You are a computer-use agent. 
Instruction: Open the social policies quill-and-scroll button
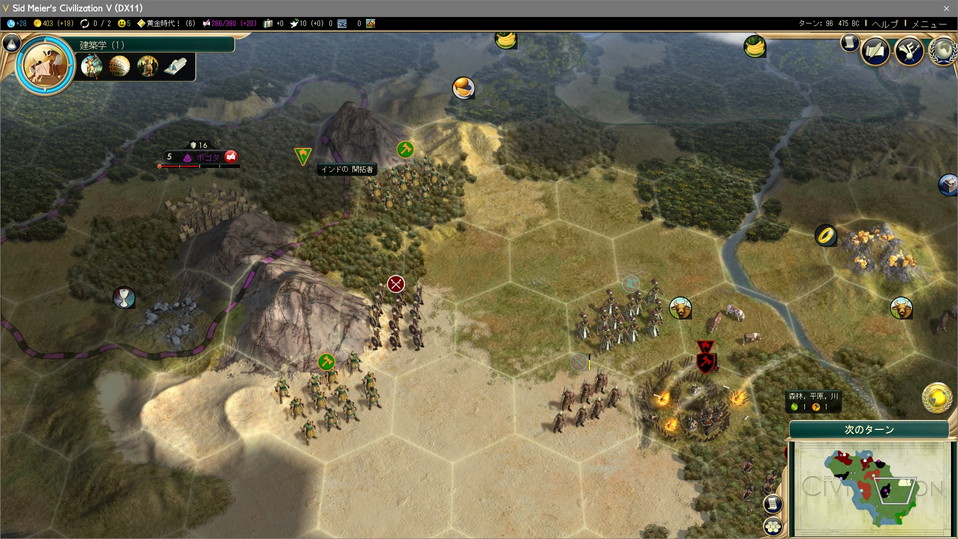coord(877,49)
